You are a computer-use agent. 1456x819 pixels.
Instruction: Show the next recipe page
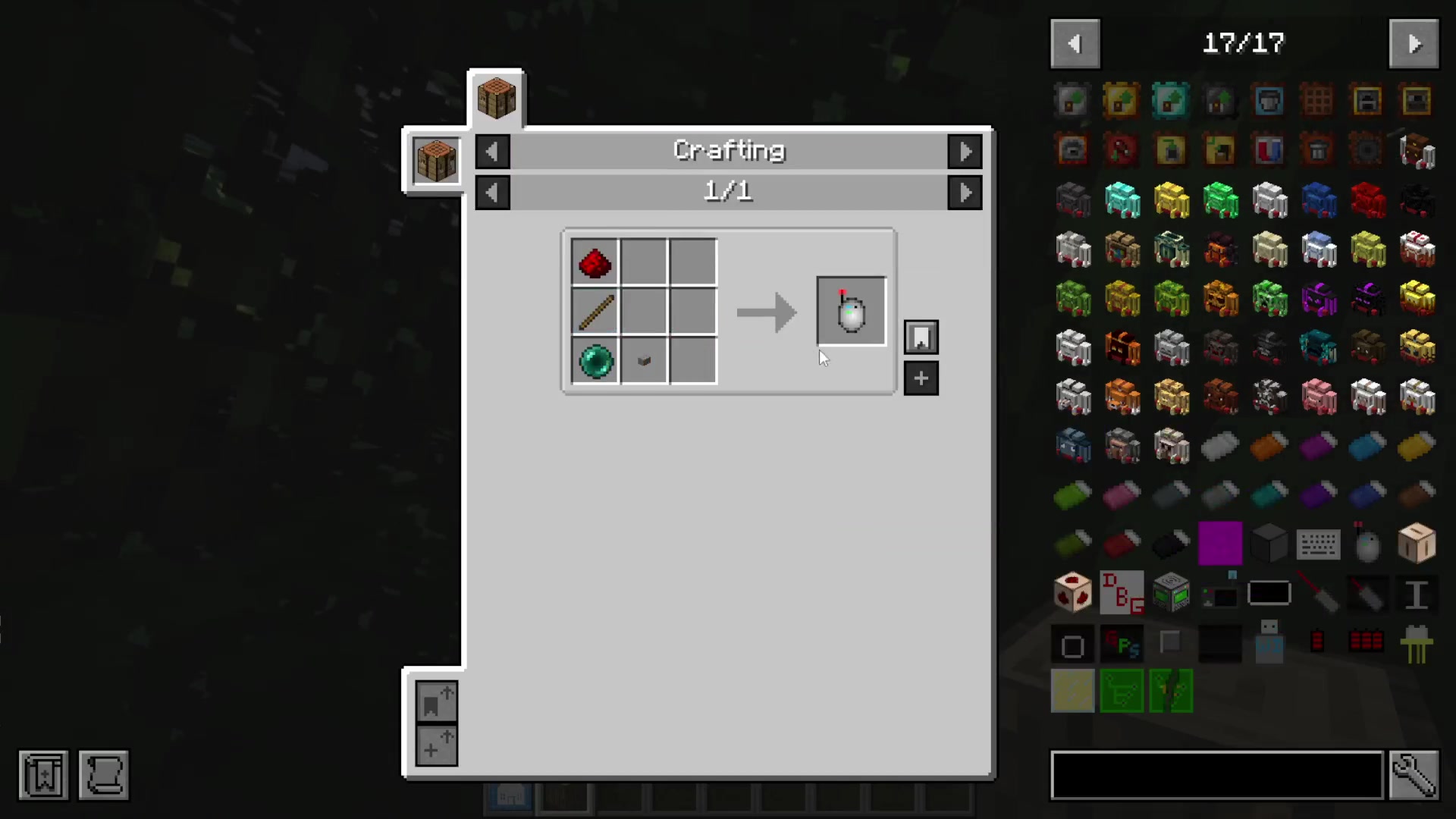(x=965, y=193)
